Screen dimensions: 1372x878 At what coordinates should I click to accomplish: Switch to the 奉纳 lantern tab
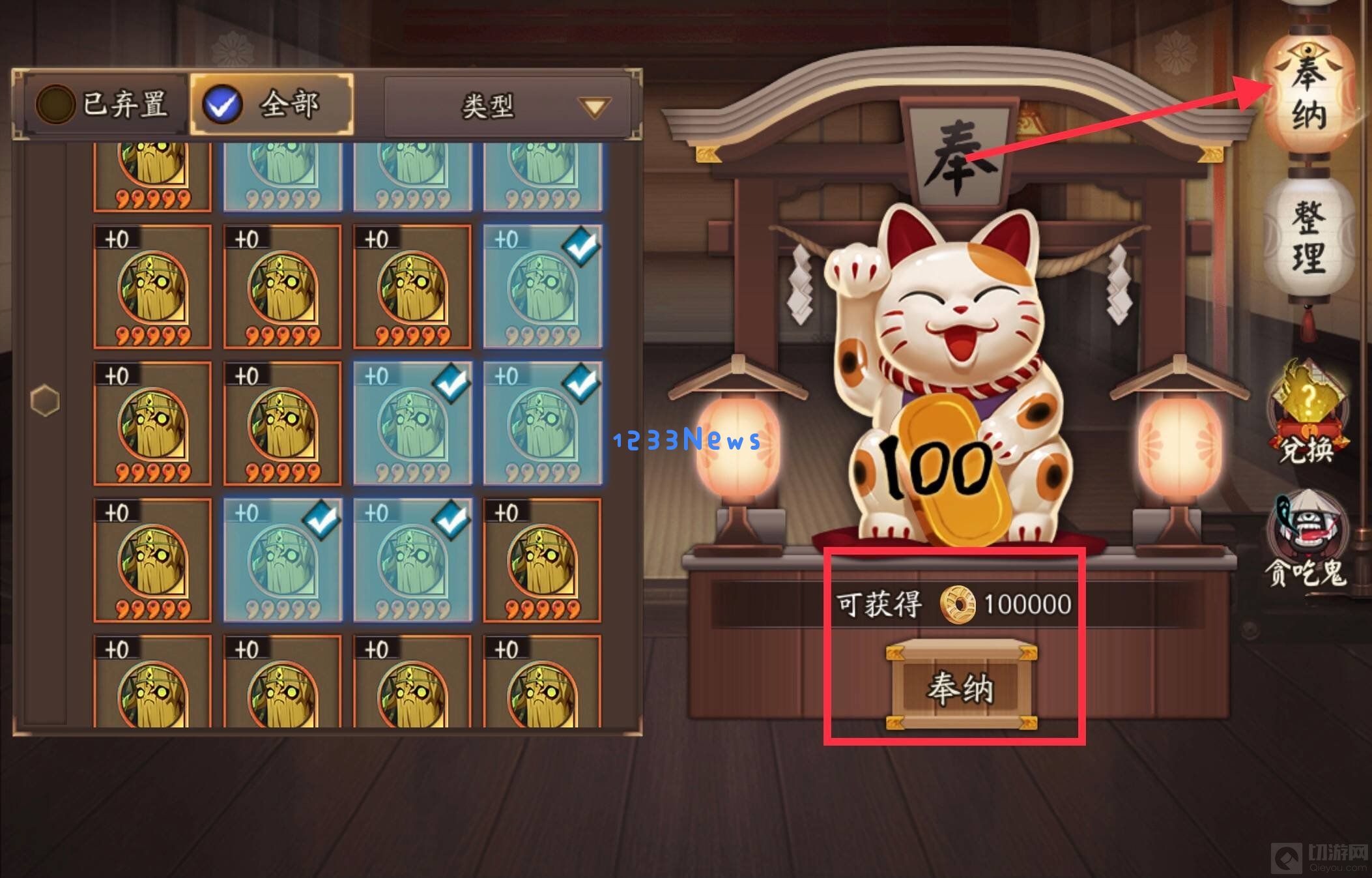pos(1309,92)
